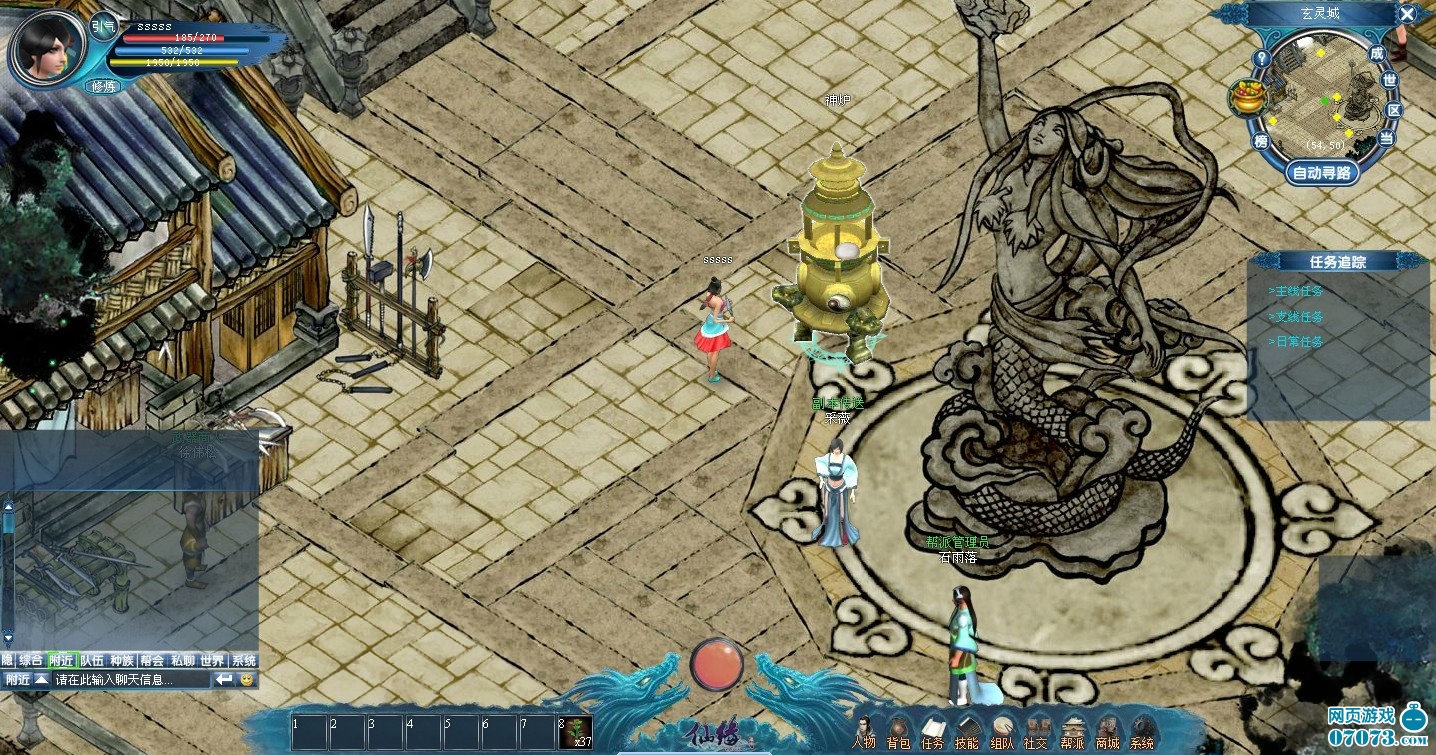Switch chat to the 队伍 team tab
Screen dimensions: 1436x755
coord(92,660)
